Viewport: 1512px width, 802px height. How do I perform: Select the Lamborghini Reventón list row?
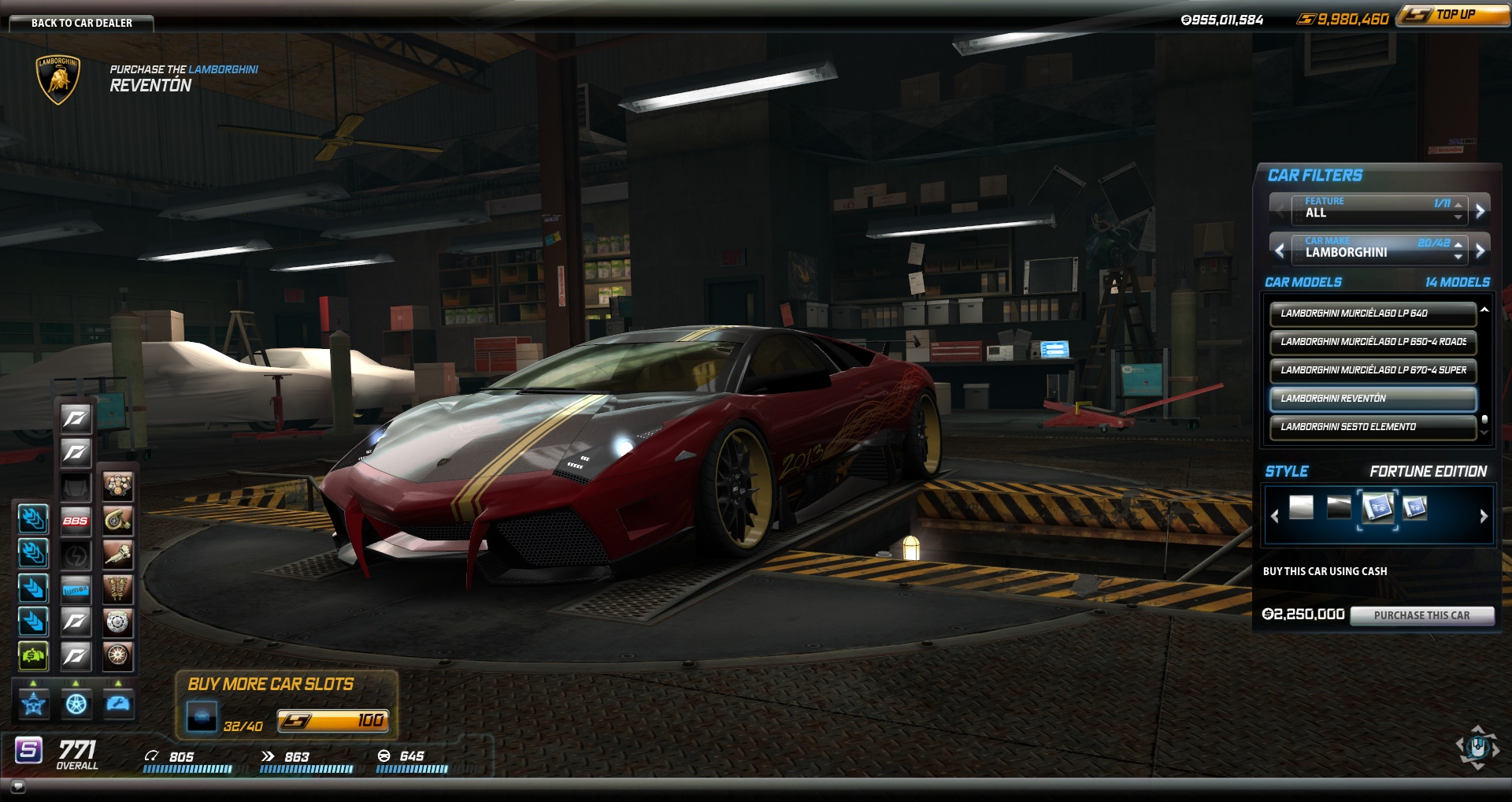coord(1372,399)
